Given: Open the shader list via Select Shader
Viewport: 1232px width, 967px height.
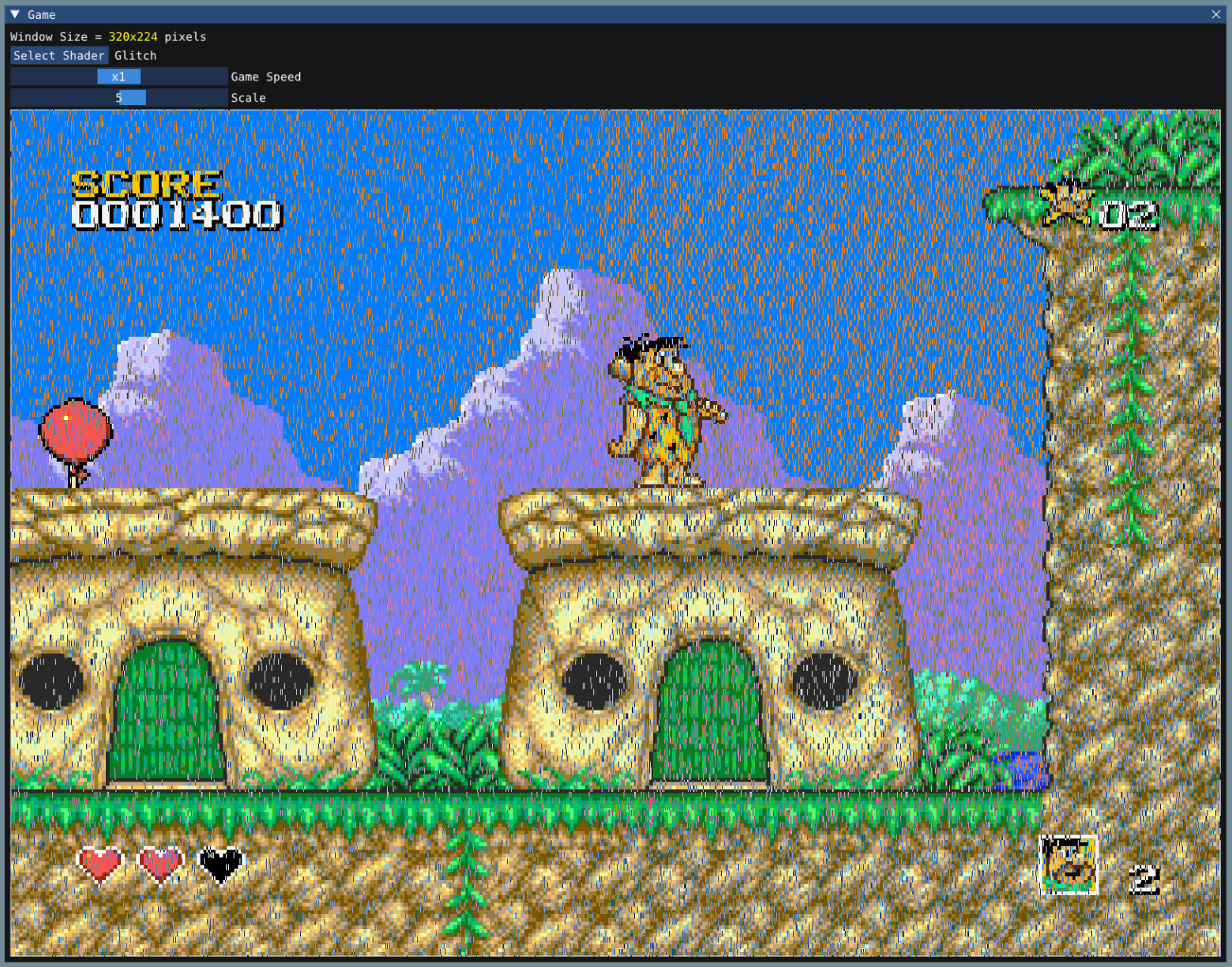Looking at the screenshot, I should [58, 55].
